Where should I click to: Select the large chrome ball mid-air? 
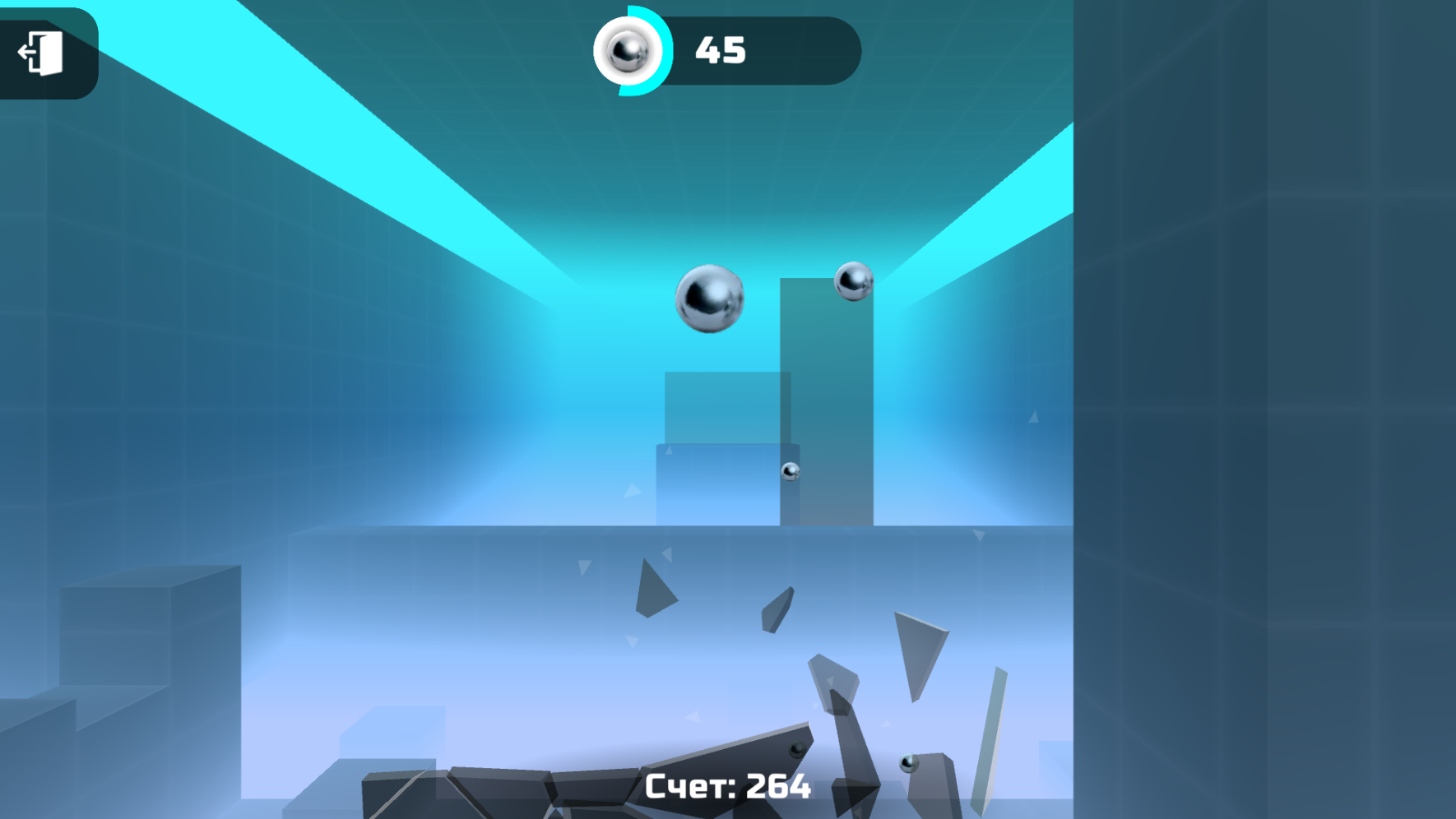709,298
